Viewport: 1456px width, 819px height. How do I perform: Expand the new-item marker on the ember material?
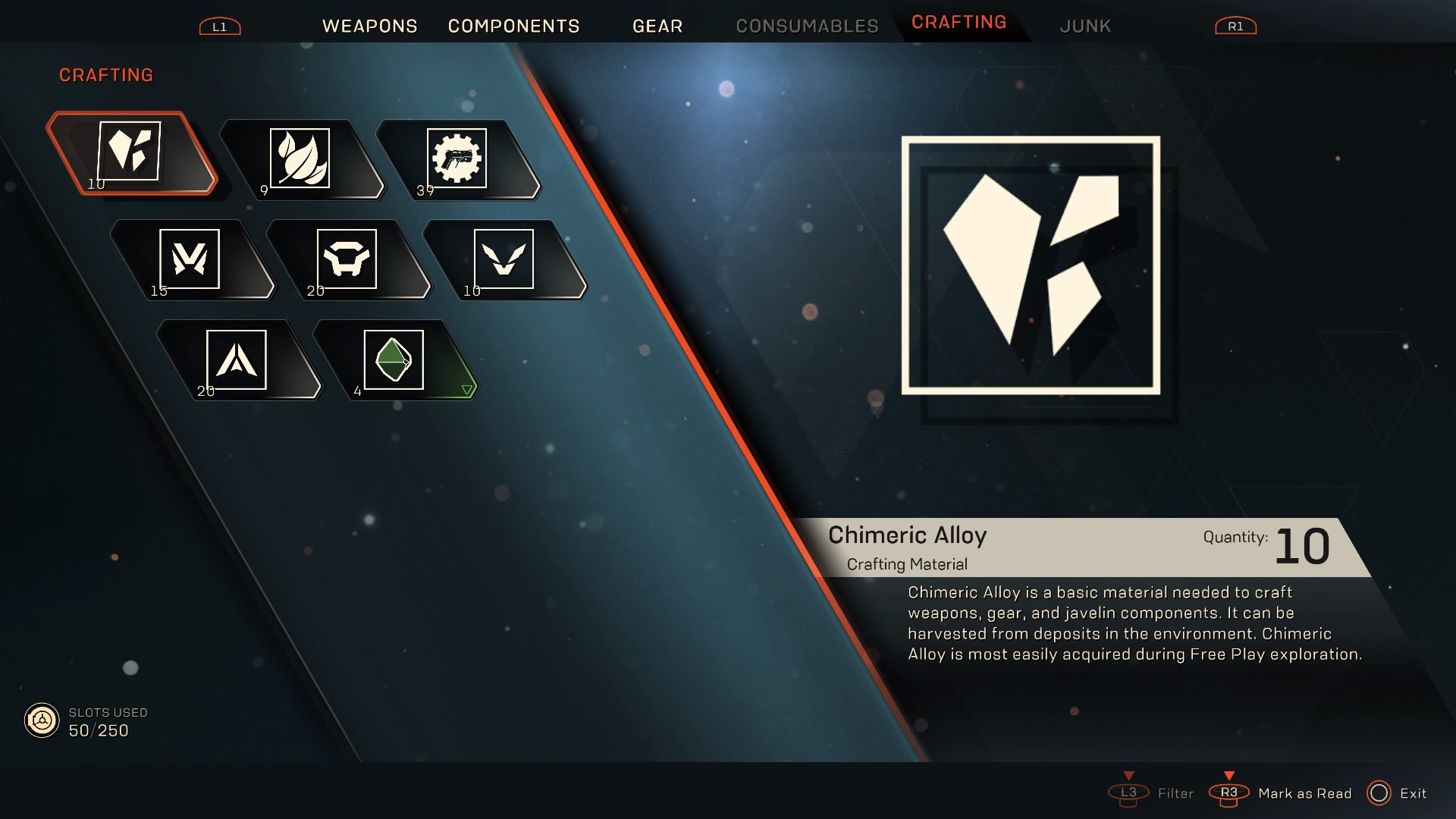[x=468, y=390]
